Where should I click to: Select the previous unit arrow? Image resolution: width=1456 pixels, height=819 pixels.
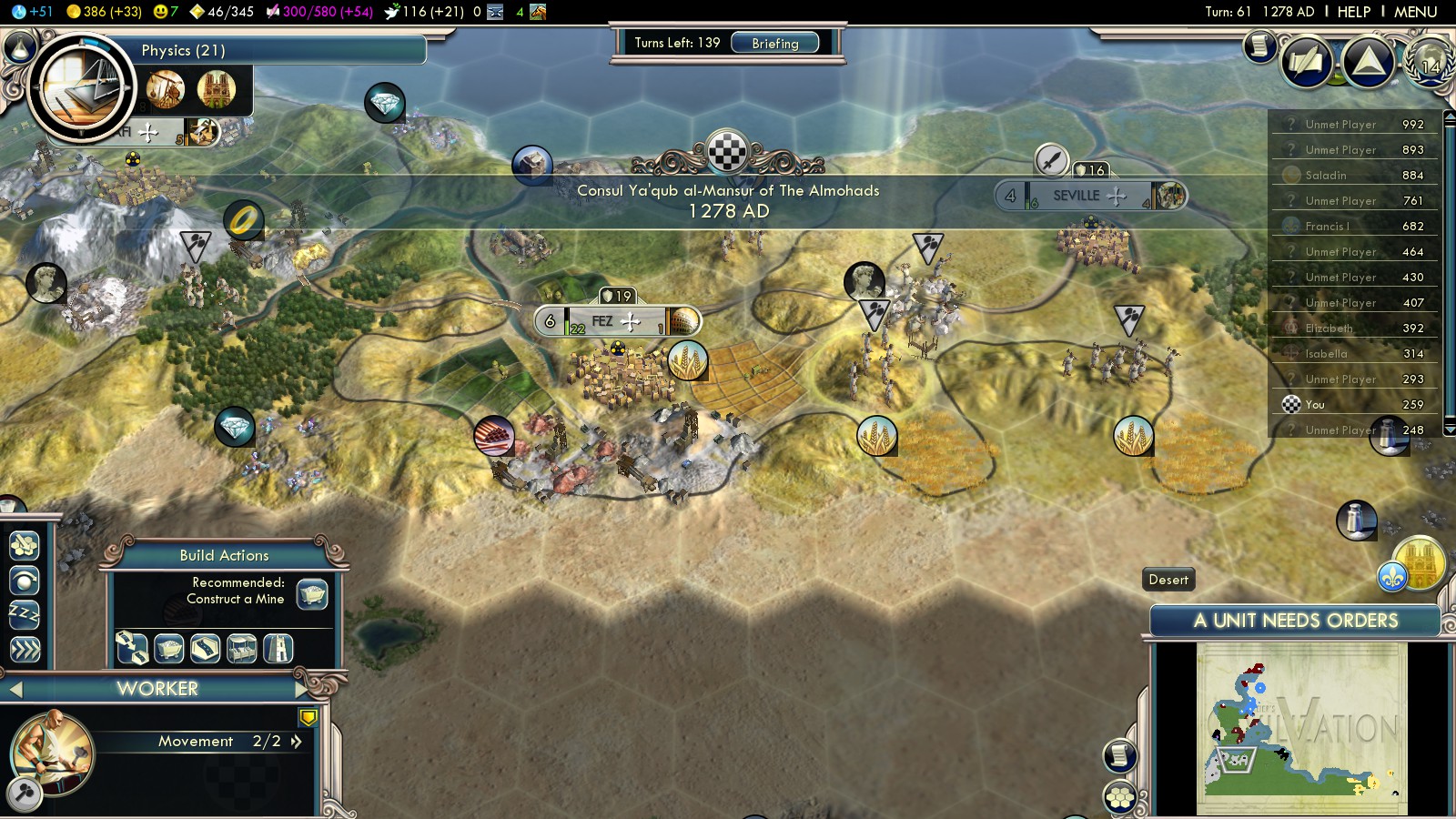coord(15,690)
